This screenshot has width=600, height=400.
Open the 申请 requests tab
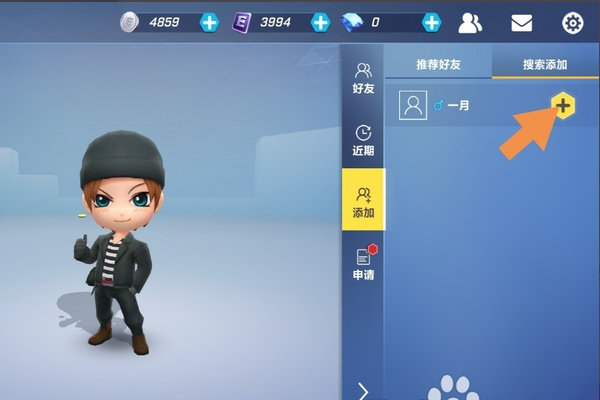pyautogui.click(x=363, y=264)
